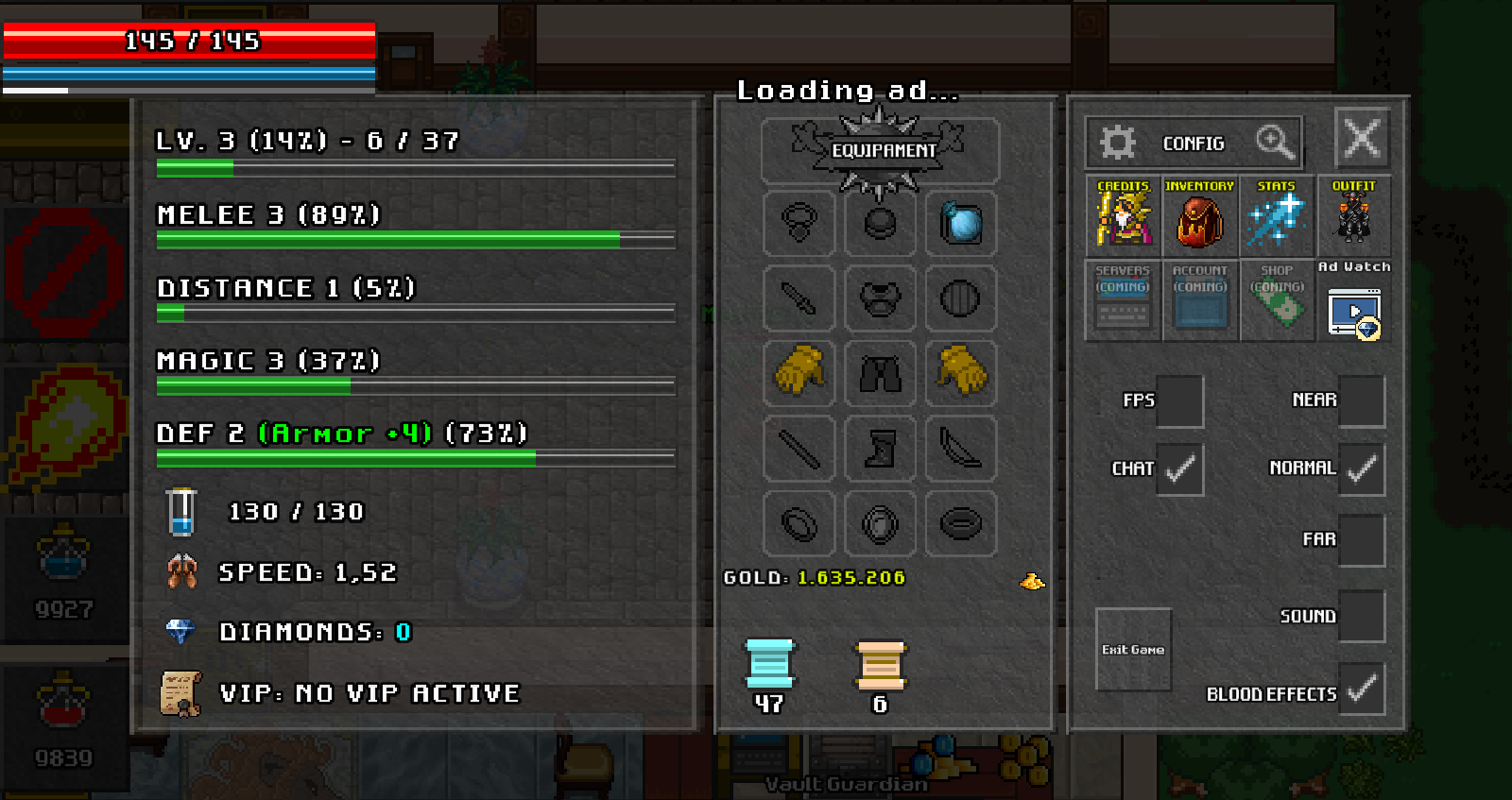Image resolution: width=1512 pixels, height=800 pixels.
Task: Select the Far view distance option
Action: [1361, 540]
